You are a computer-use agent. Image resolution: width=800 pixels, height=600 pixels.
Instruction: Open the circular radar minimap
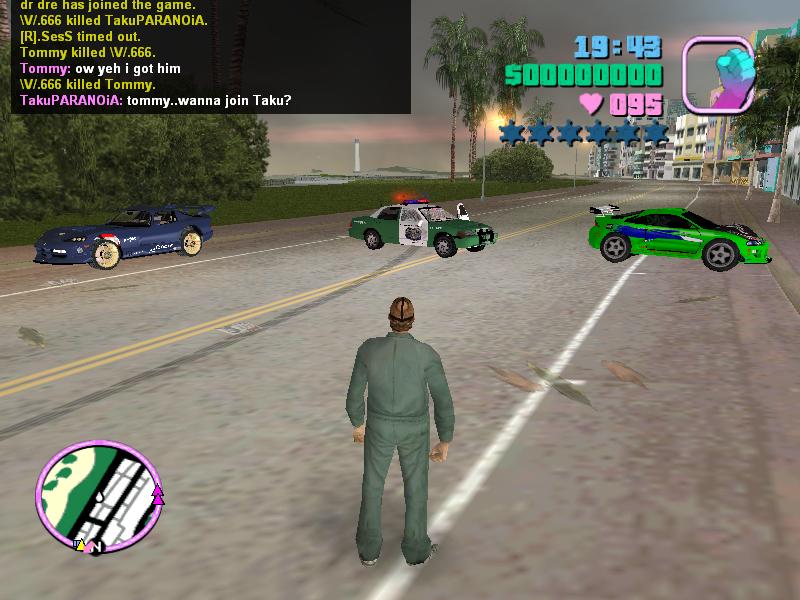pos(99,496)
